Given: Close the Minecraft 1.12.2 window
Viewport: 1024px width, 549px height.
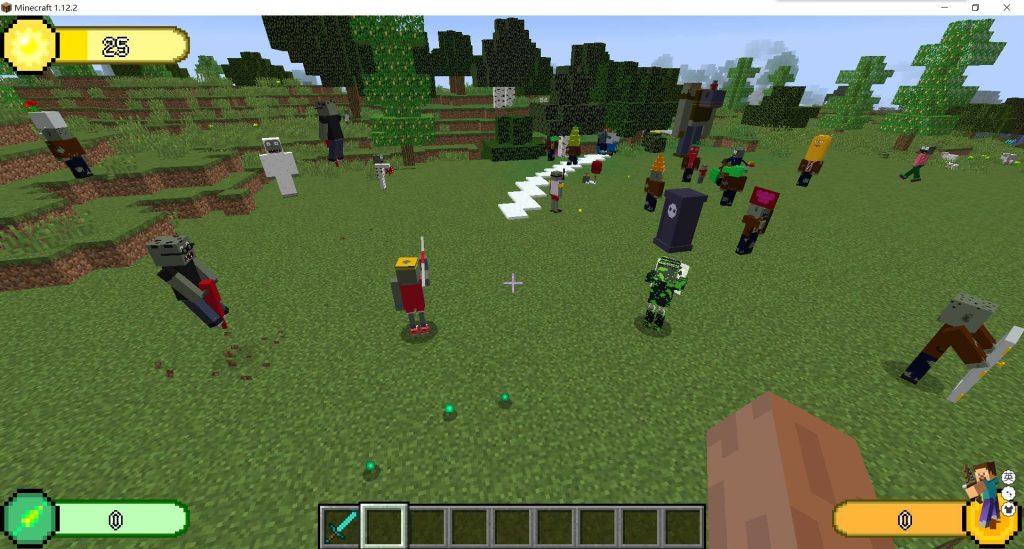Looking at the screenshot, I should pyautogui.click(x=1006, y=7).
